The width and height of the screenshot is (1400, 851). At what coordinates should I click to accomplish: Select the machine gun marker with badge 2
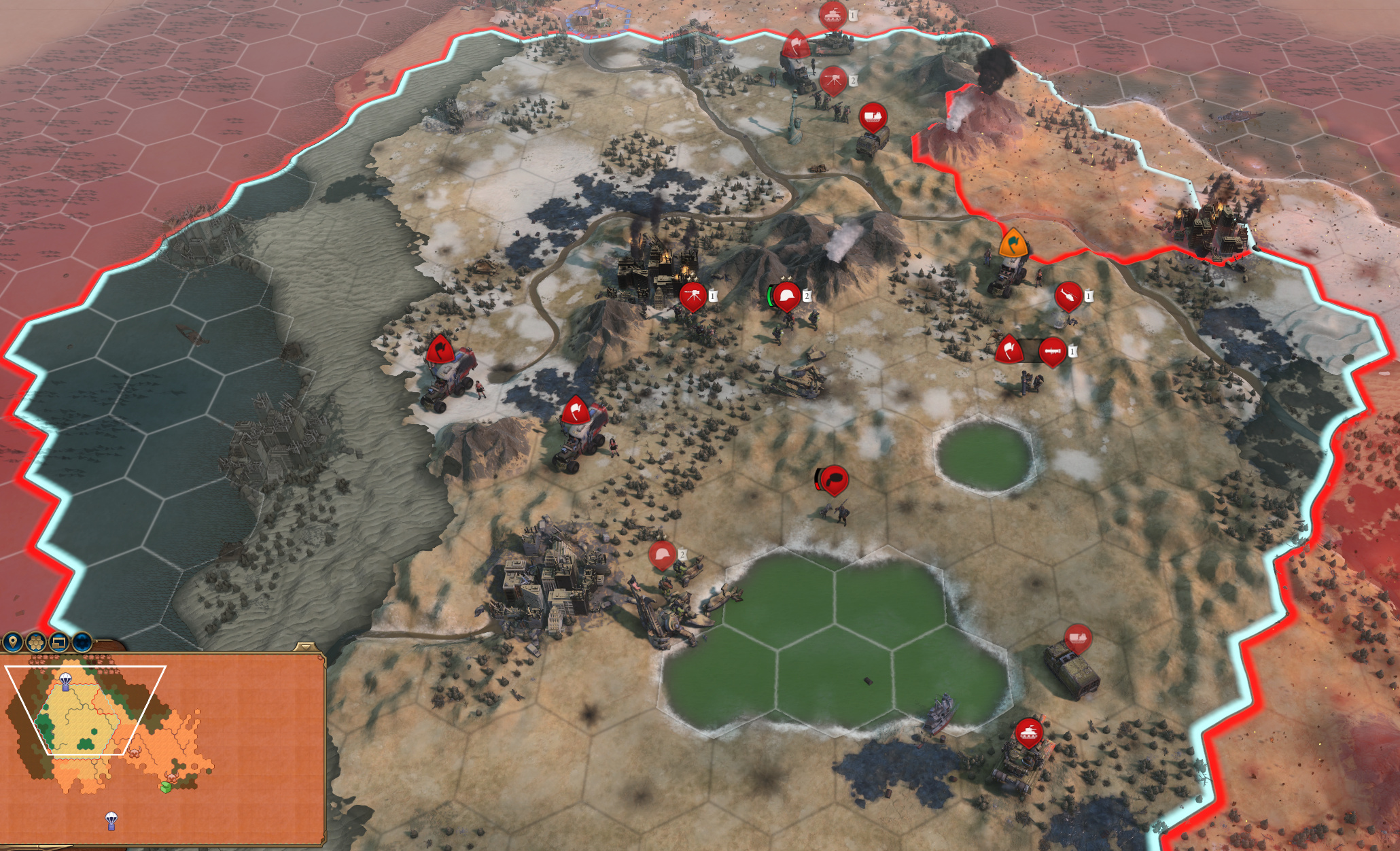pos(833,81)
